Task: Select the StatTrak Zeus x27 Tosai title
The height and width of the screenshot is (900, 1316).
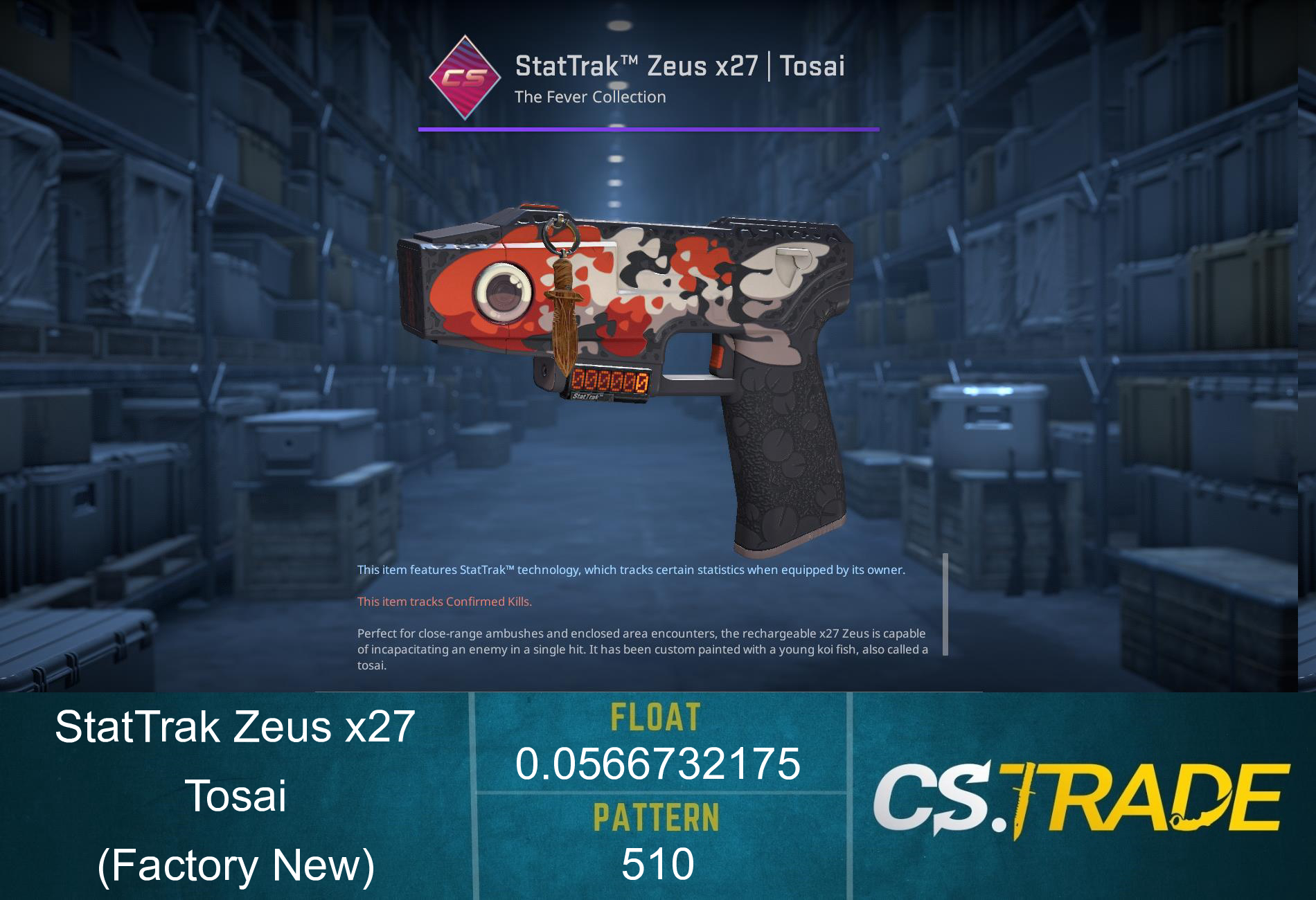Action: [679, 66]
